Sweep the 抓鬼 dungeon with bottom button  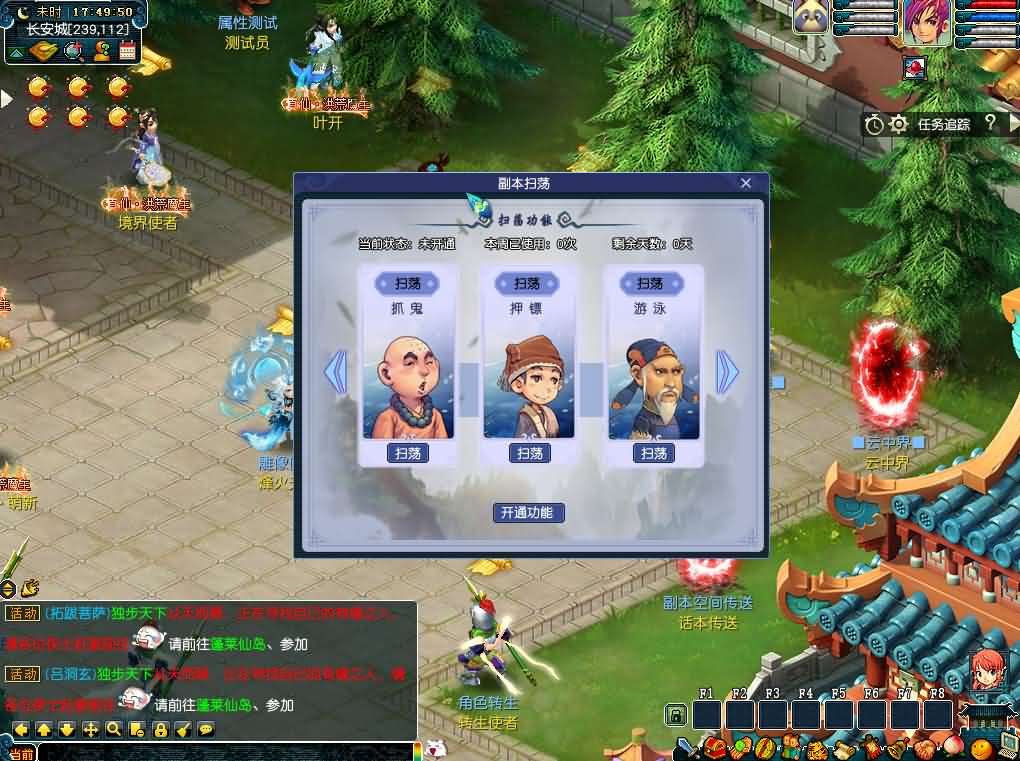coord(408,453)
